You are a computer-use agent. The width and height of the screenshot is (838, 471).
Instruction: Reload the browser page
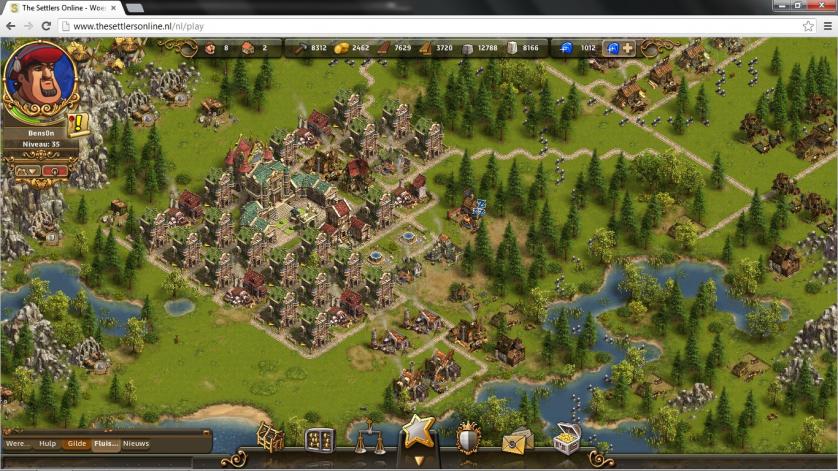click(x=46, y=26)
